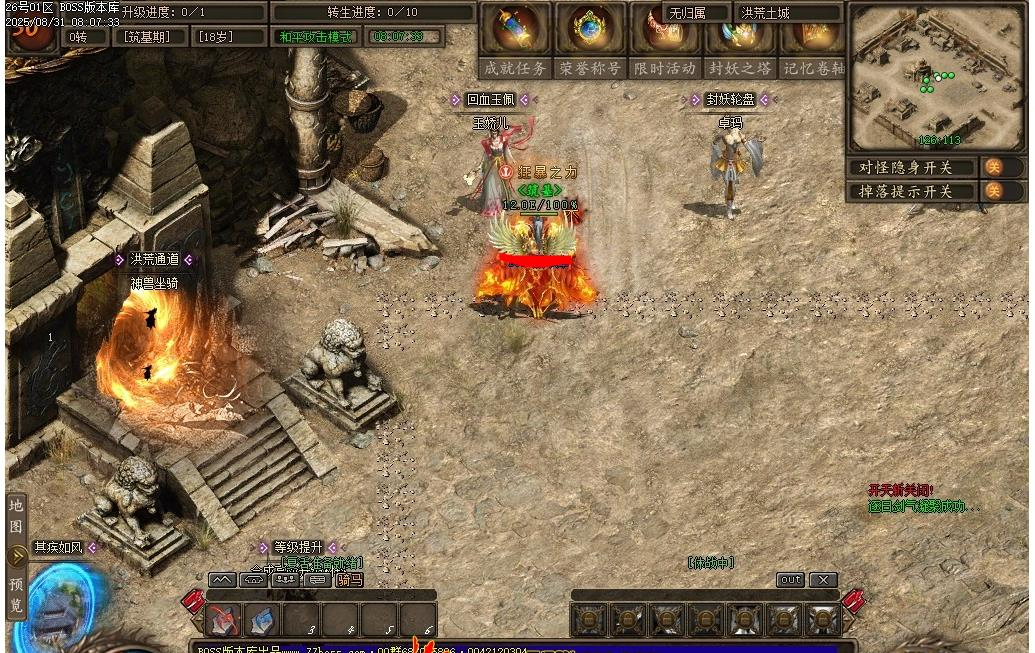
Task: Click the 和平攻击模式 attack mode button
Action: click(x=316, y=37)
